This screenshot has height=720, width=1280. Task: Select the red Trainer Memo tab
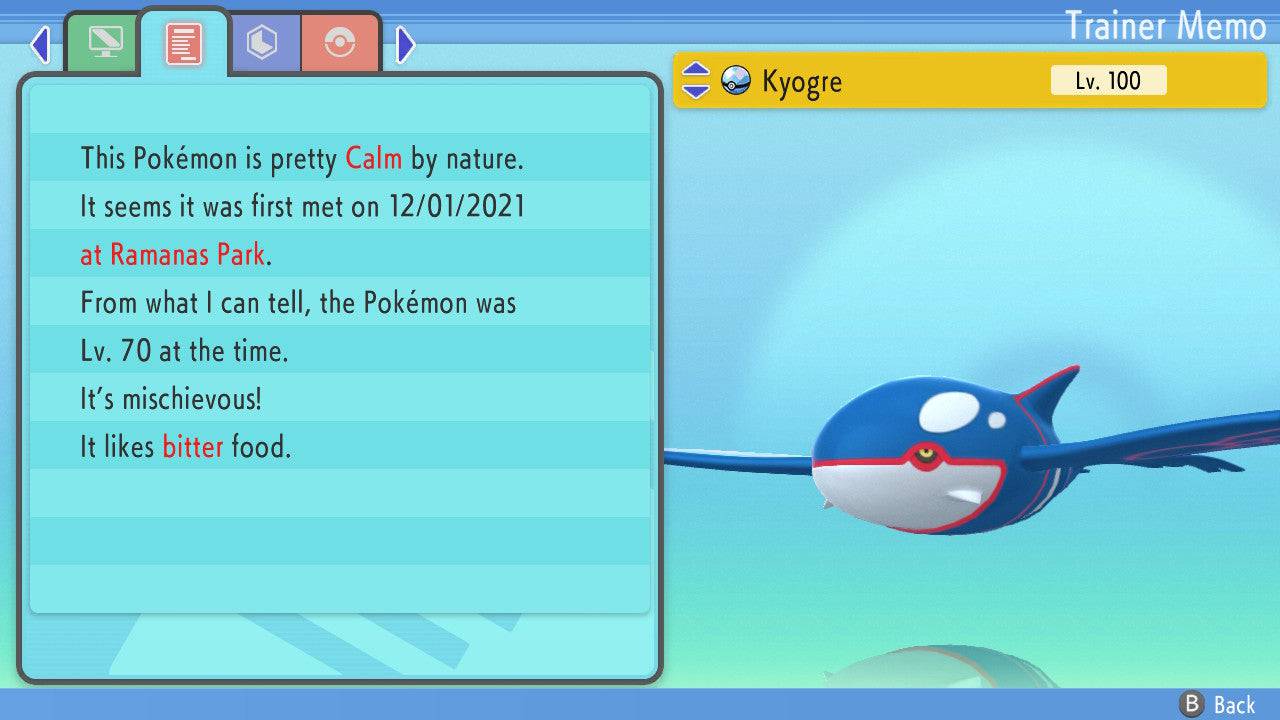coord(184,43)
